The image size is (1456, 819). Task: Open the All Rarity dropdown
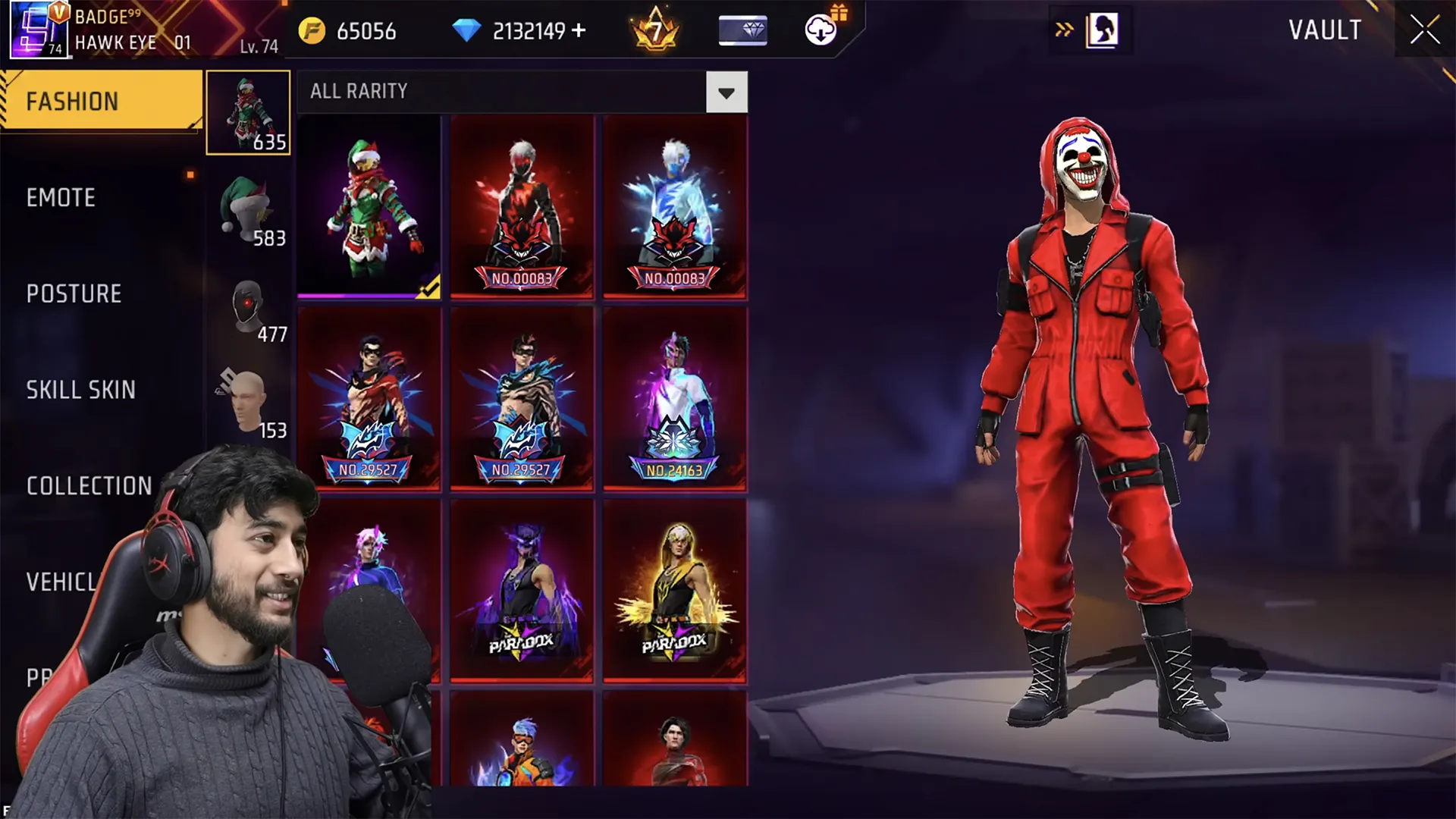[726, 93]
